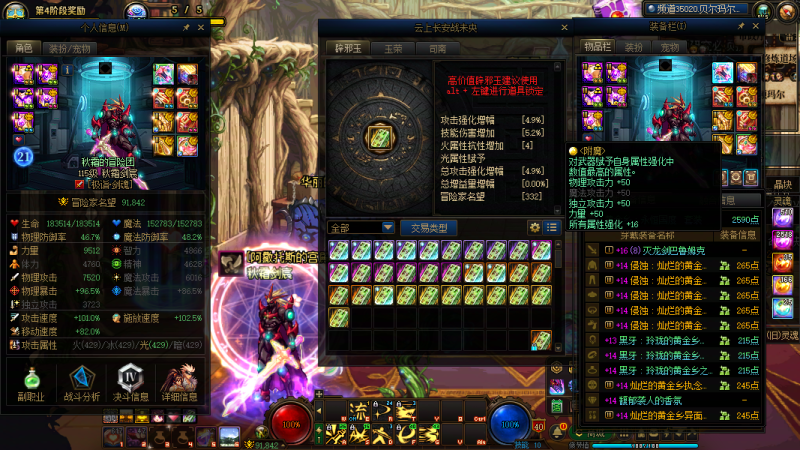The width and height of the screenshot is (800, 450).
Task: Open the gear settings icon above jade grid
Action: [x=535, y=227]
